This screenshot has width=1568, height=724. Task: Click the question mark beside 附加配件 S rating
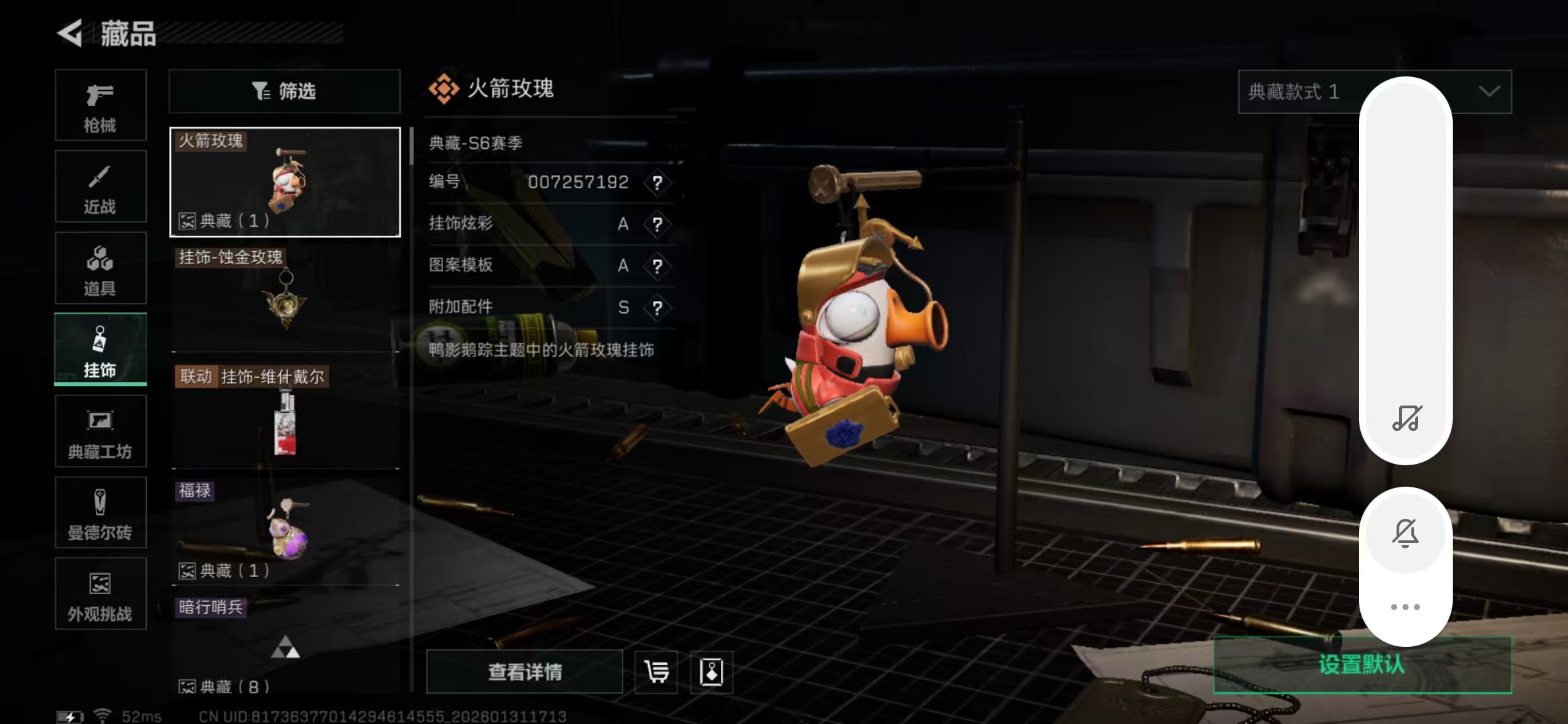658,308
